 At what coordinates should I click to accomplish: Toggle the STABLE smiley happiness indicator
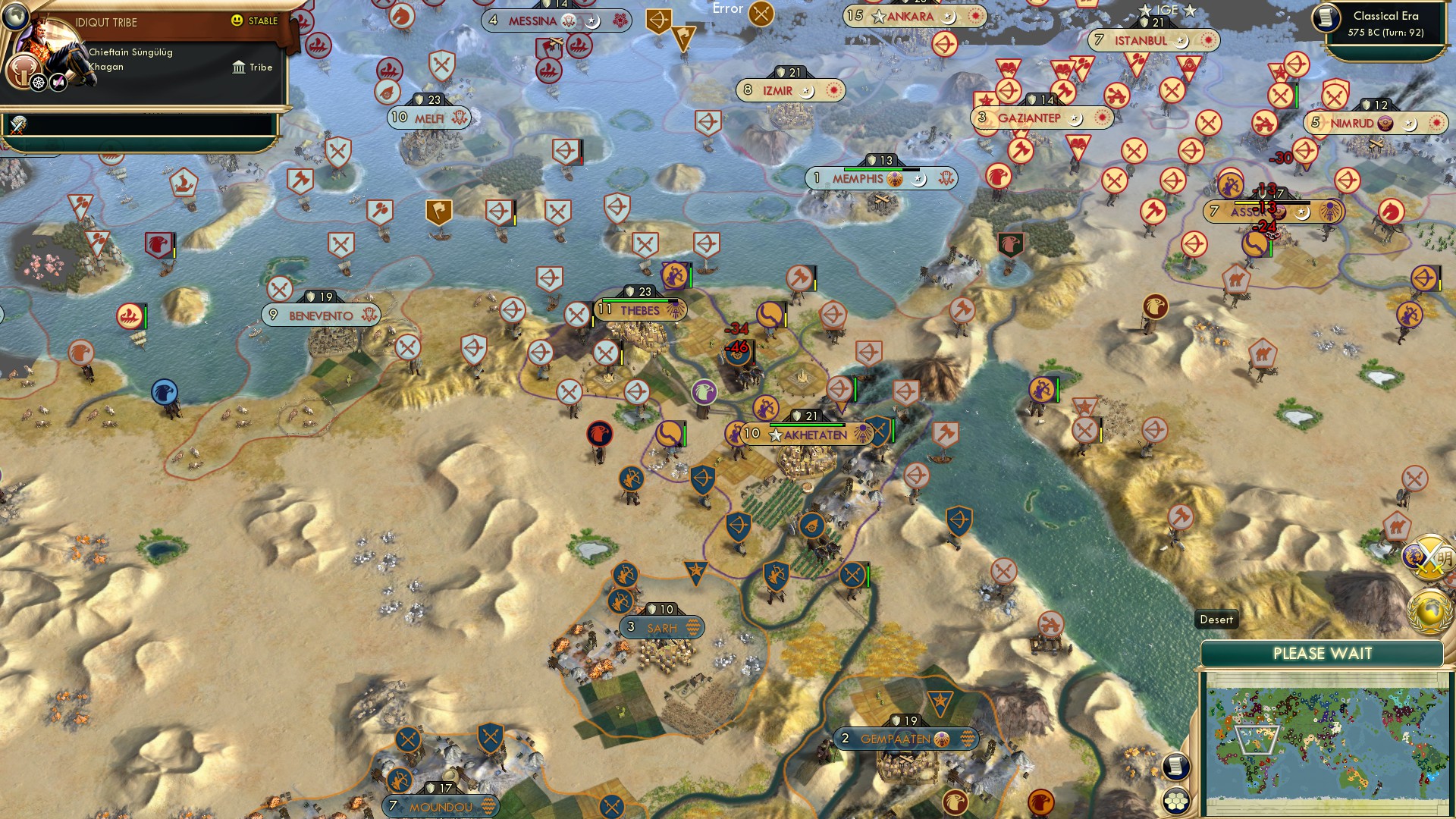pos(238,20)
